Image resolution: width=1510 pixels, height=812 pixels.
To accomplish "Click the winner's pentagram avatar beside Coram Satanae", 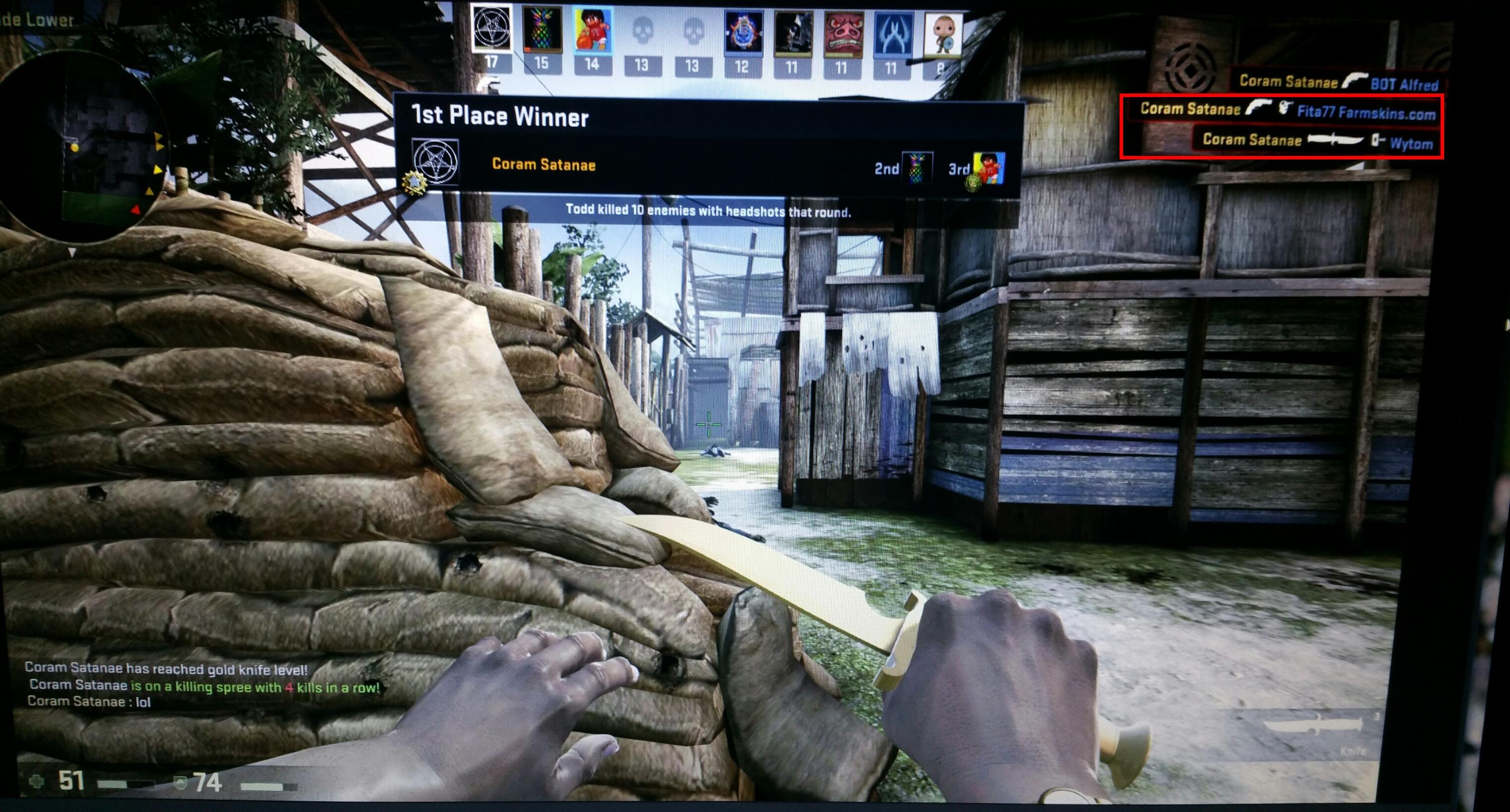I will [434, 162].
